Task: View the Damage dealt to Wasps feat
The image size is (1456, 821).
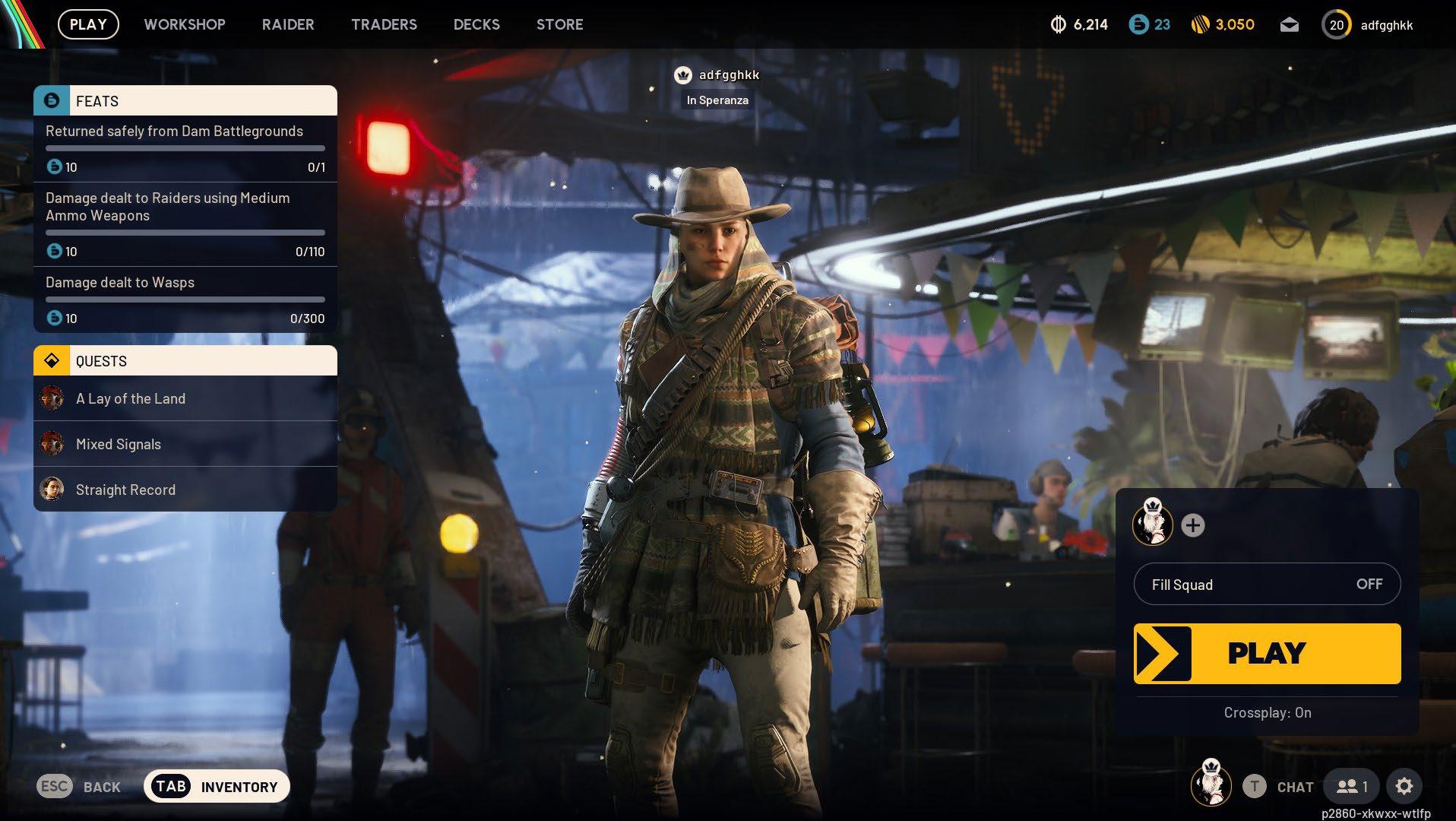Action: click(x=185, y=300)
